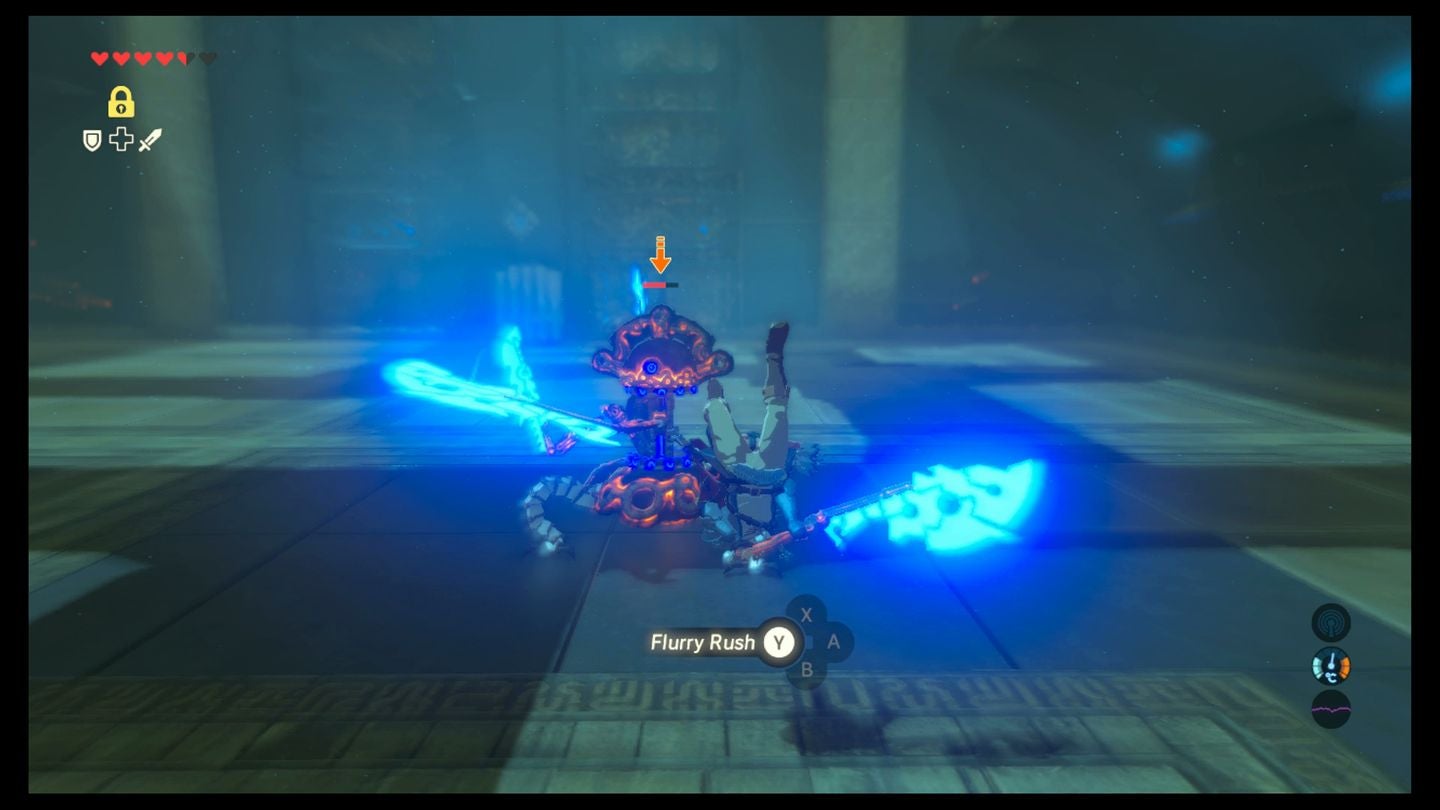Click the sword attack icon
This screenshot has width=1440, height=810.
tap(150, 138)
